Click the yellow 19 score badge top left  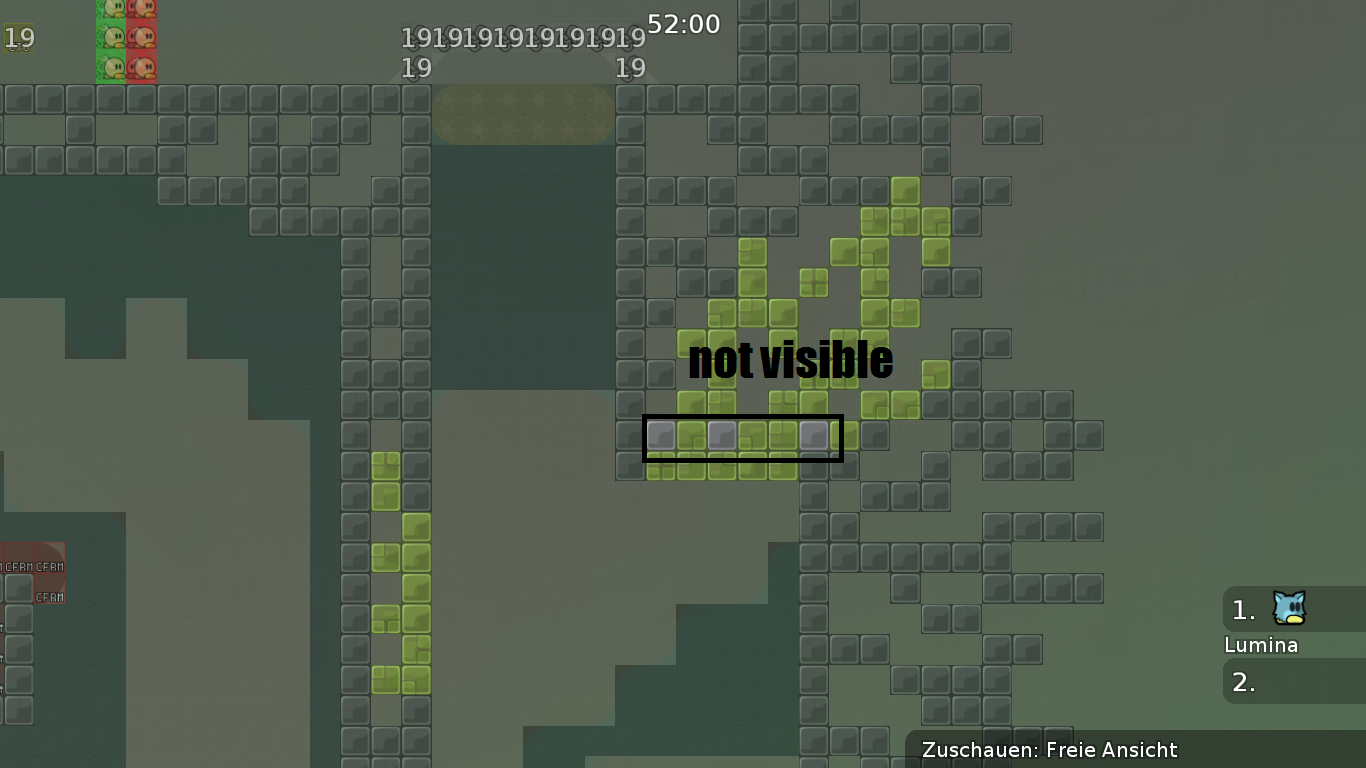tap(18, 38)
